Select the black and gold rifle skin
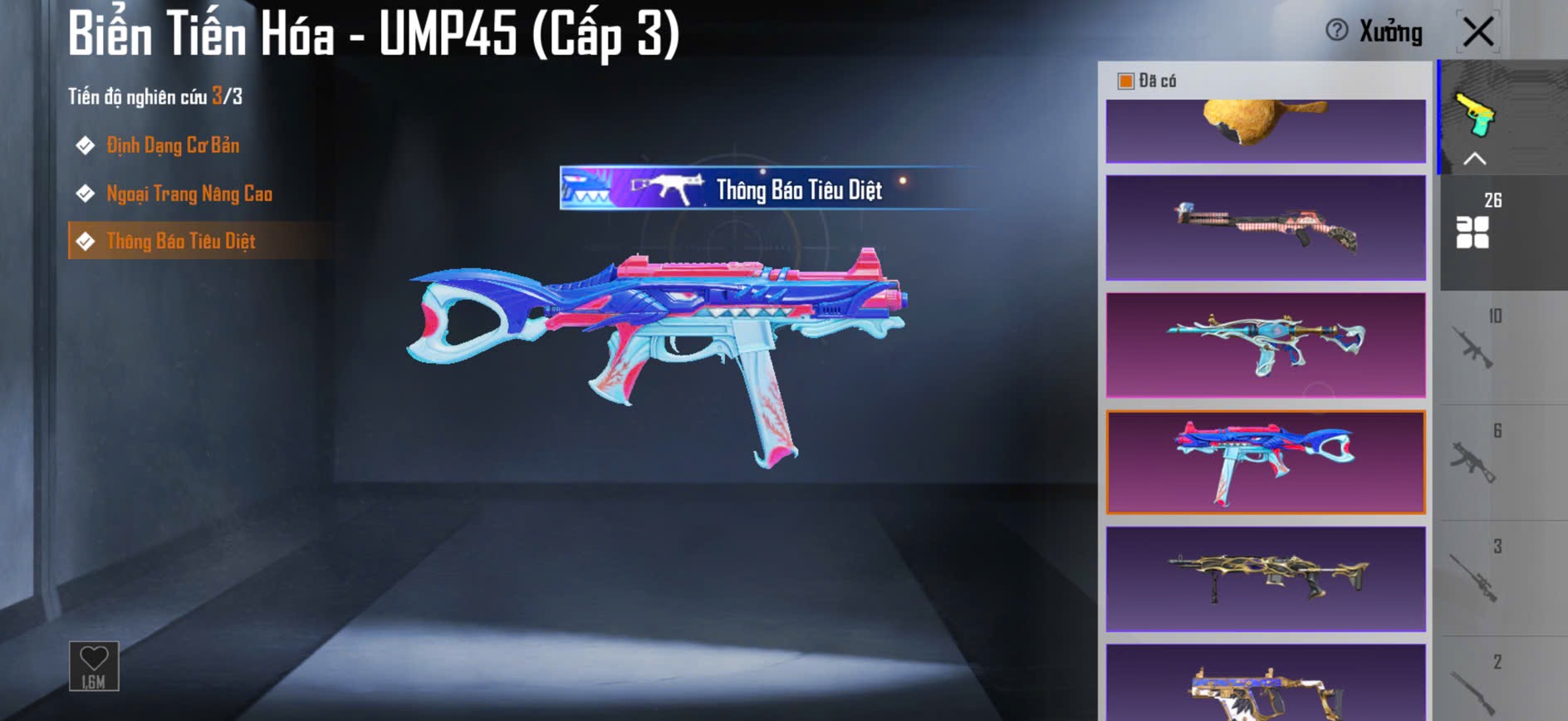 pos(1266,579)
